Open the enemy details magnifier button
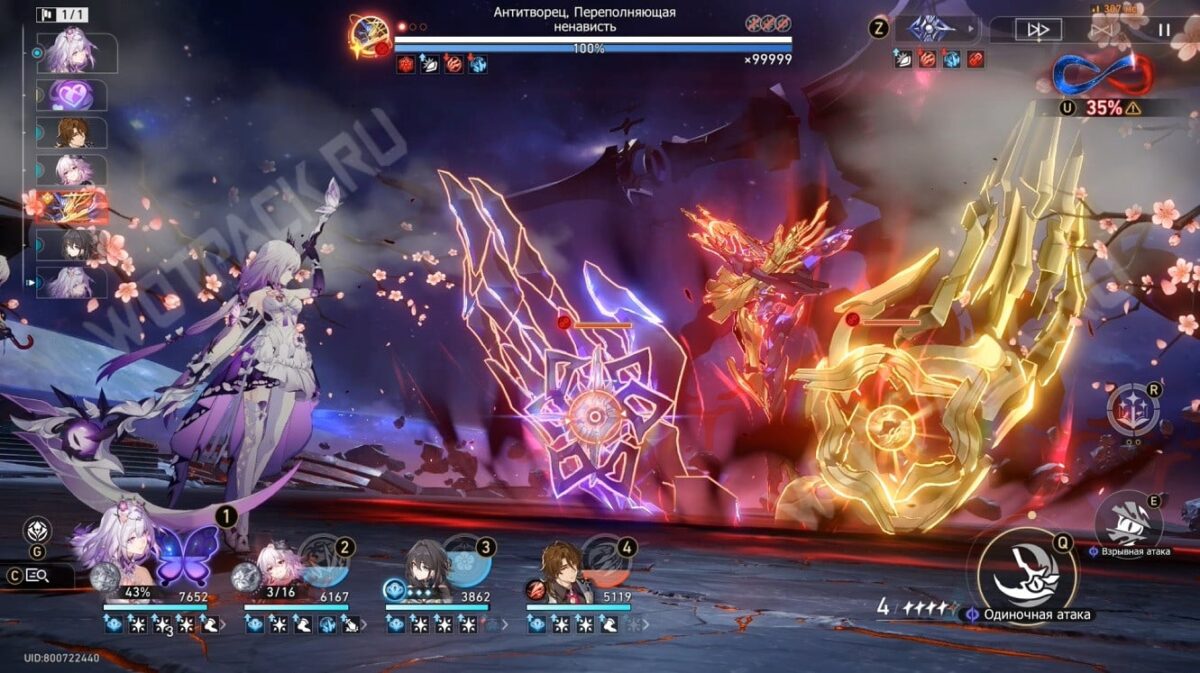Viewport: 1200px width, 673px height. [38, 575]
